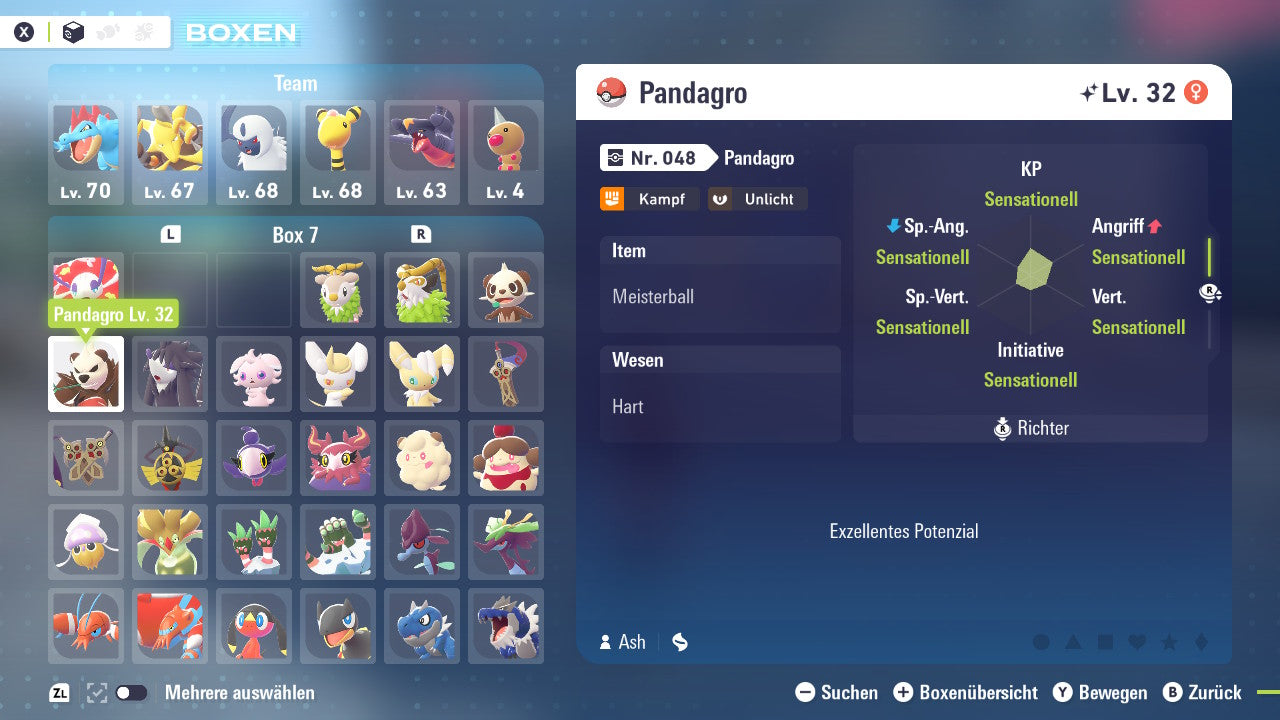Select the Unlicht type badge

(757, 199)
